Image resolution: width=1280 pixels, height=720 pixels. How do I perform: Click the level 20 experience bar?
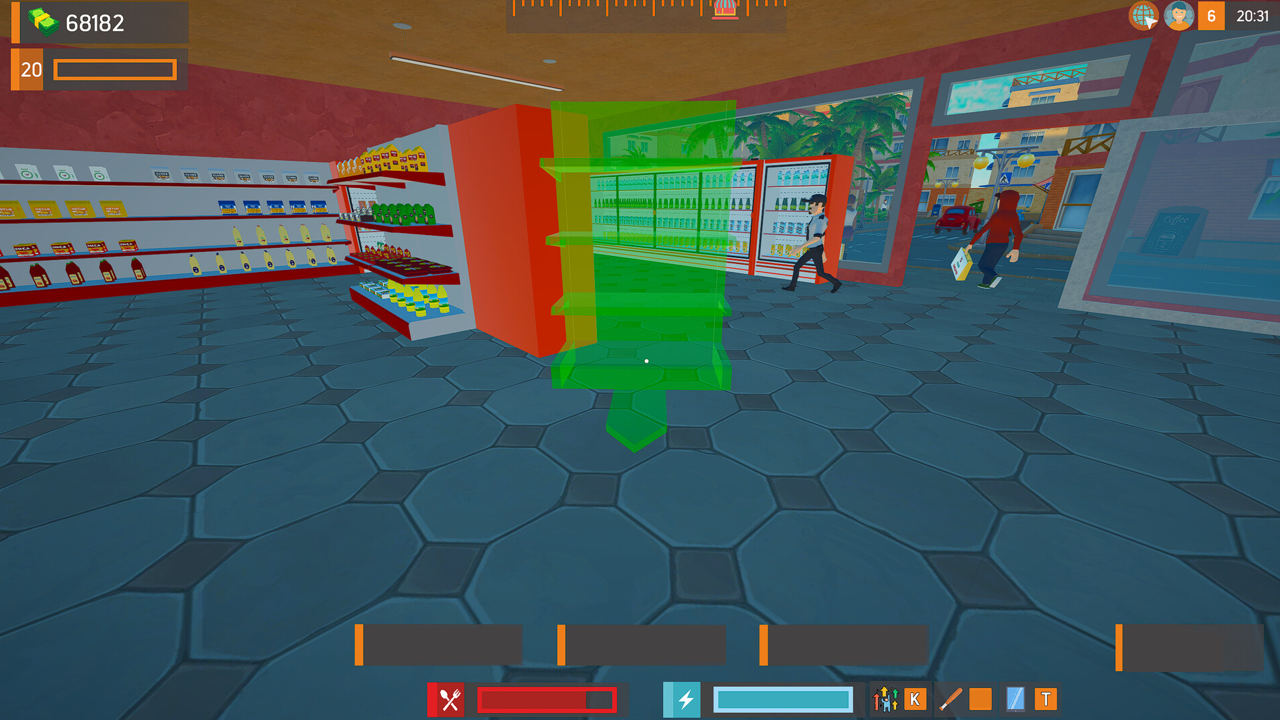pos(114,70)
